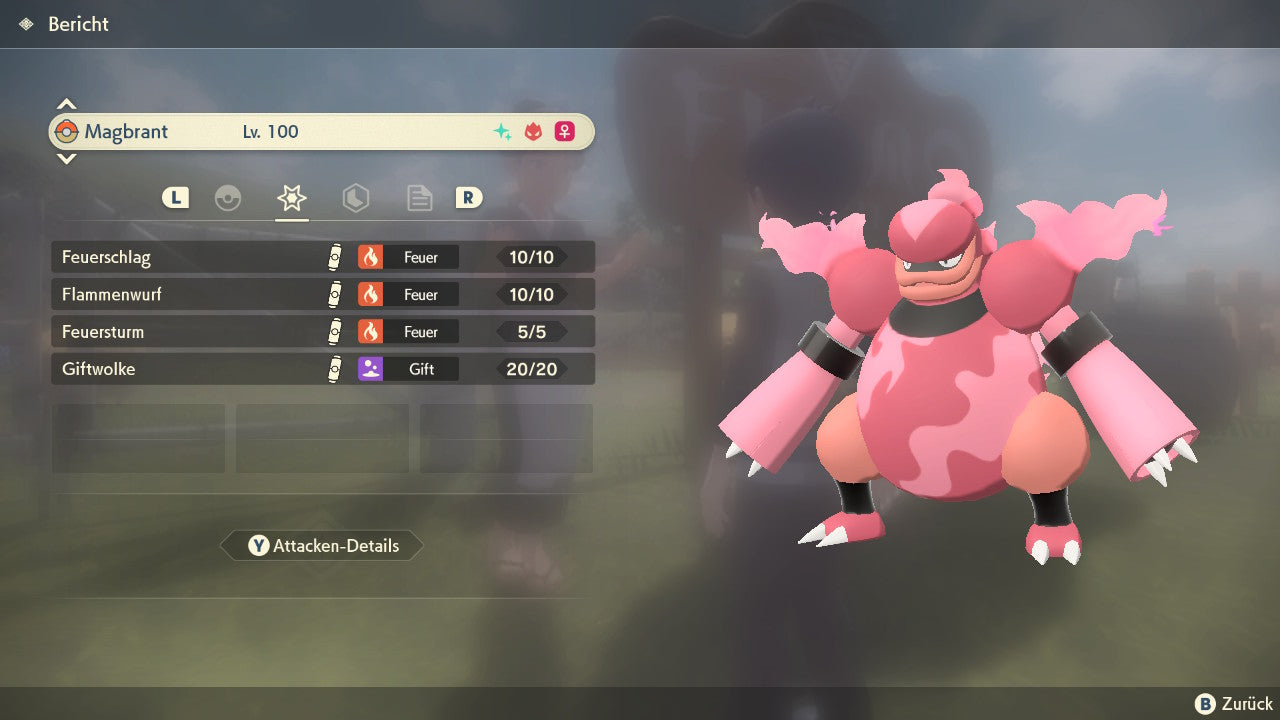Viewport: 1280px width, 720px height.
Task: Open the star-shaped moves tab
Action: click(292, 198)
